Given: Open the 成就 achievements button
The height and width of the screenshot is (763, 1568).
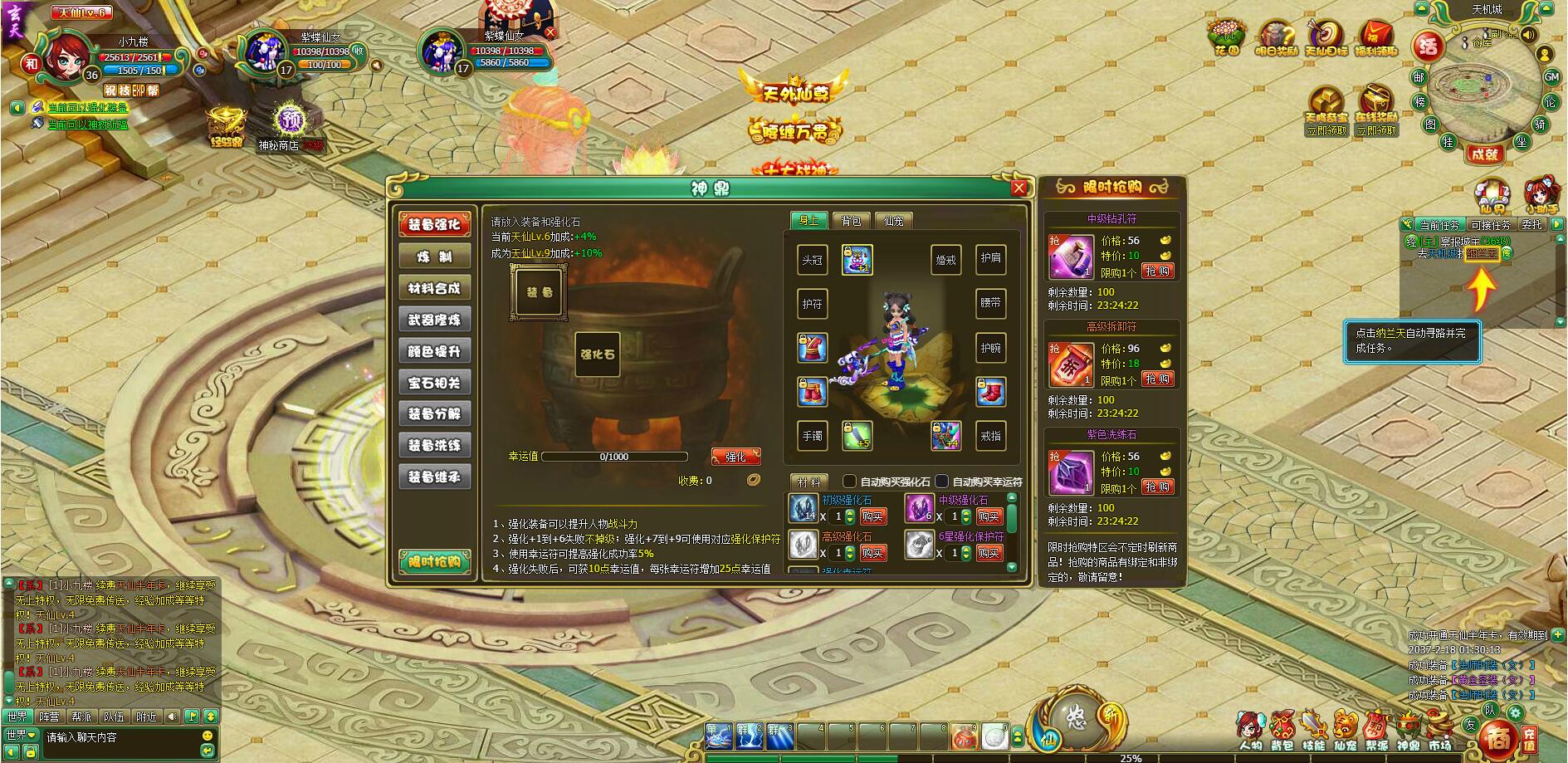Looking at the screenshot, I should tap(1483, 154).
